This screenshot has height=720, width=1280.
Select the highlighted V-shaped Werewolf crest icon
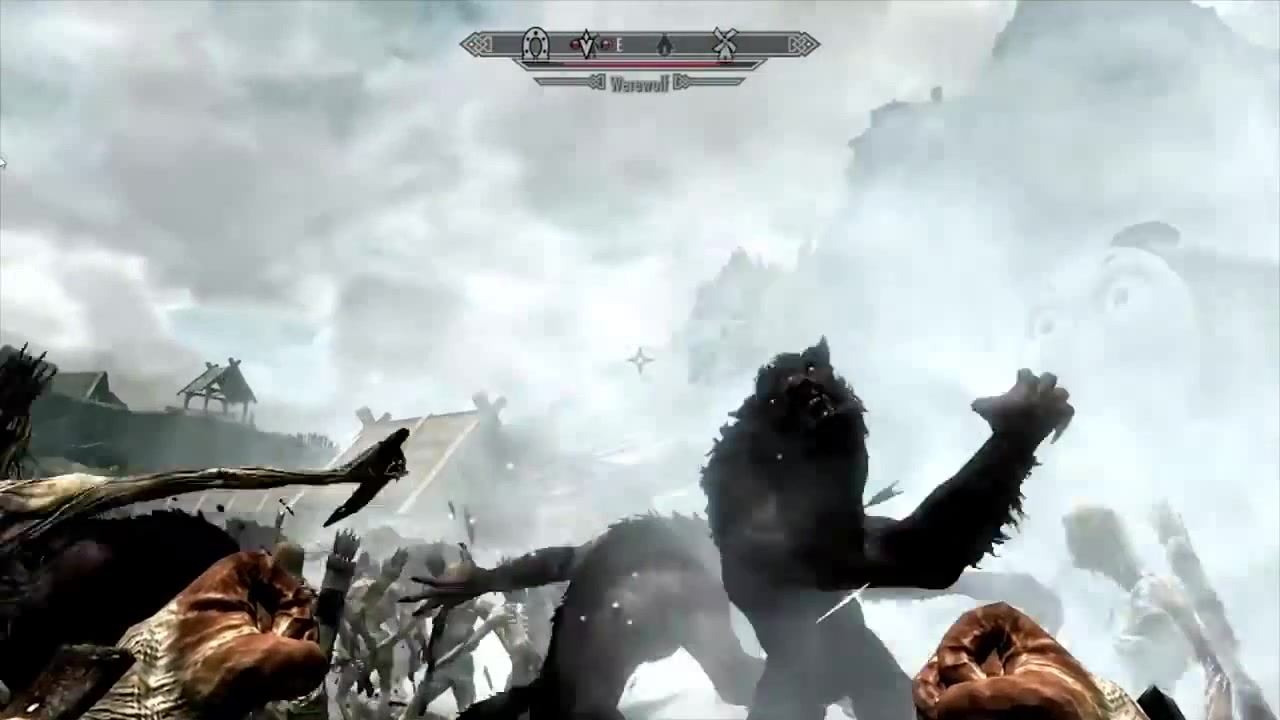point(587,46)
